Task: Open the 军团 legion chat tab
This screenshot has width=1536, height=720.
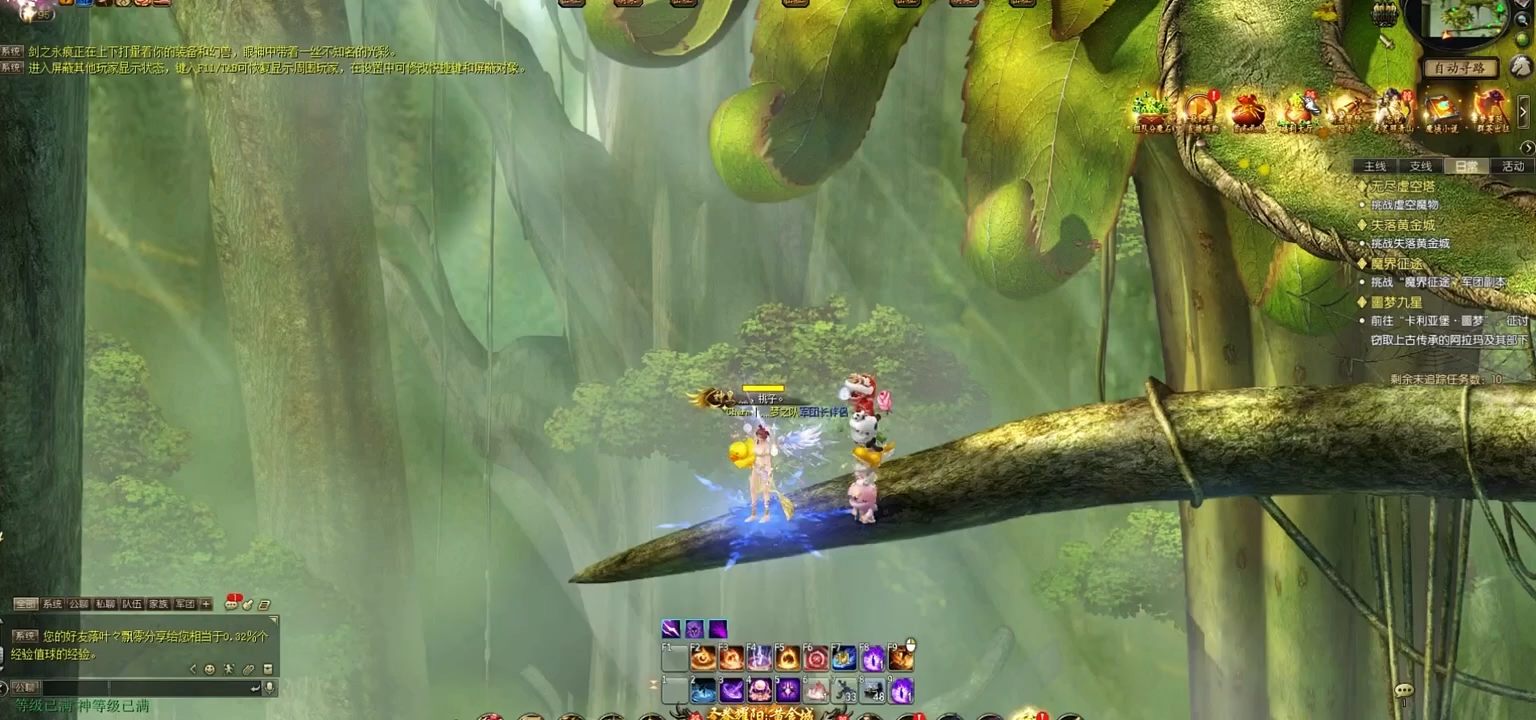Action: [185, 604]
